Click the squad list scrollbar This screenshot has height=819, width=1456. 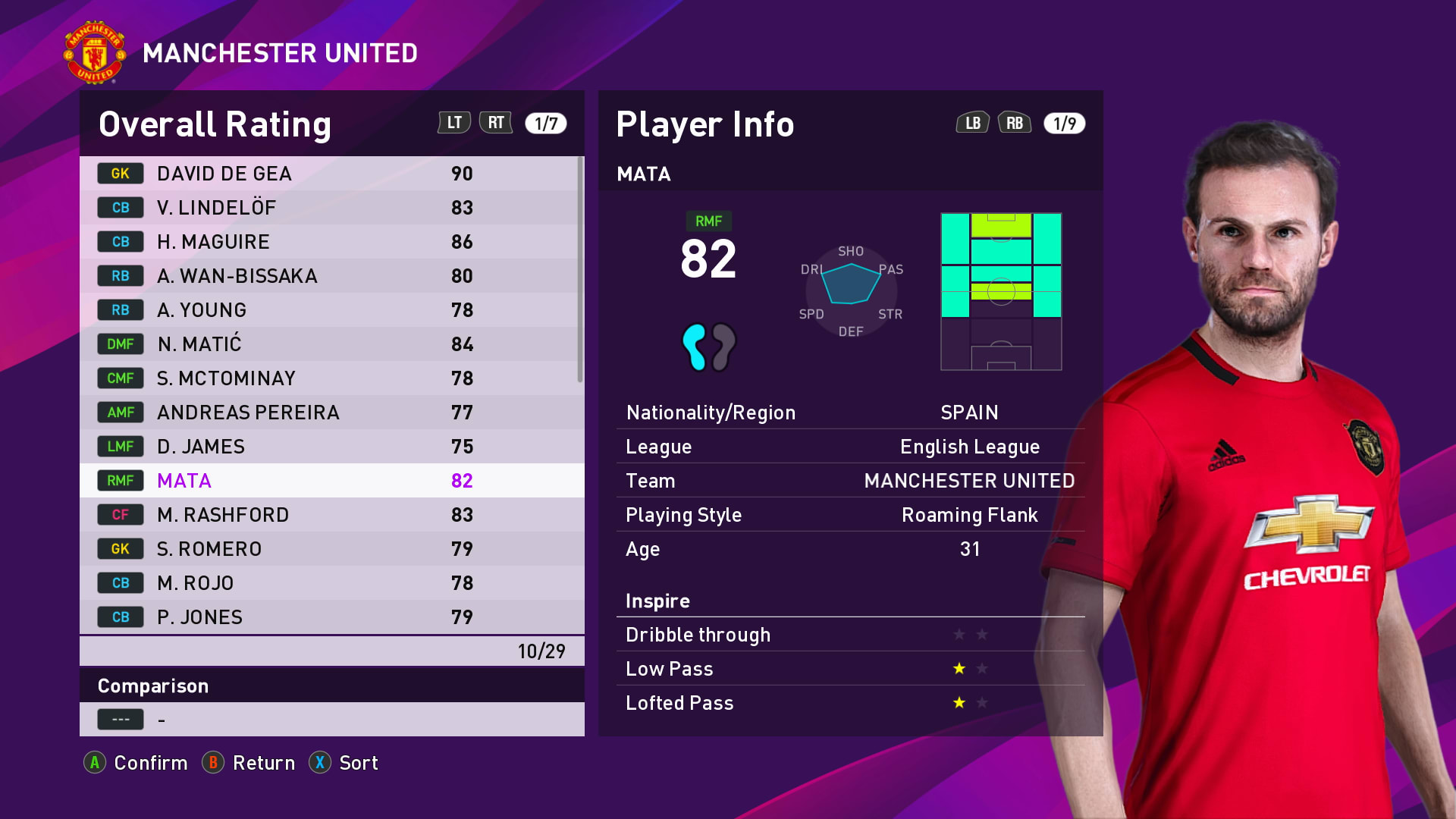[x=580, y=270]
